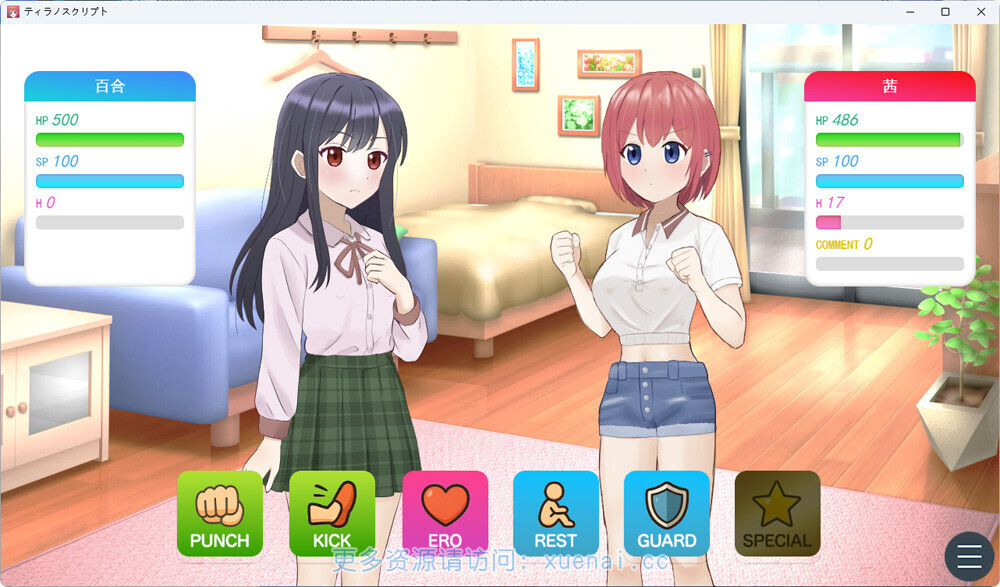Choose the PUNCH attack button
The image size is (1000, 587).
coord(220,513)
